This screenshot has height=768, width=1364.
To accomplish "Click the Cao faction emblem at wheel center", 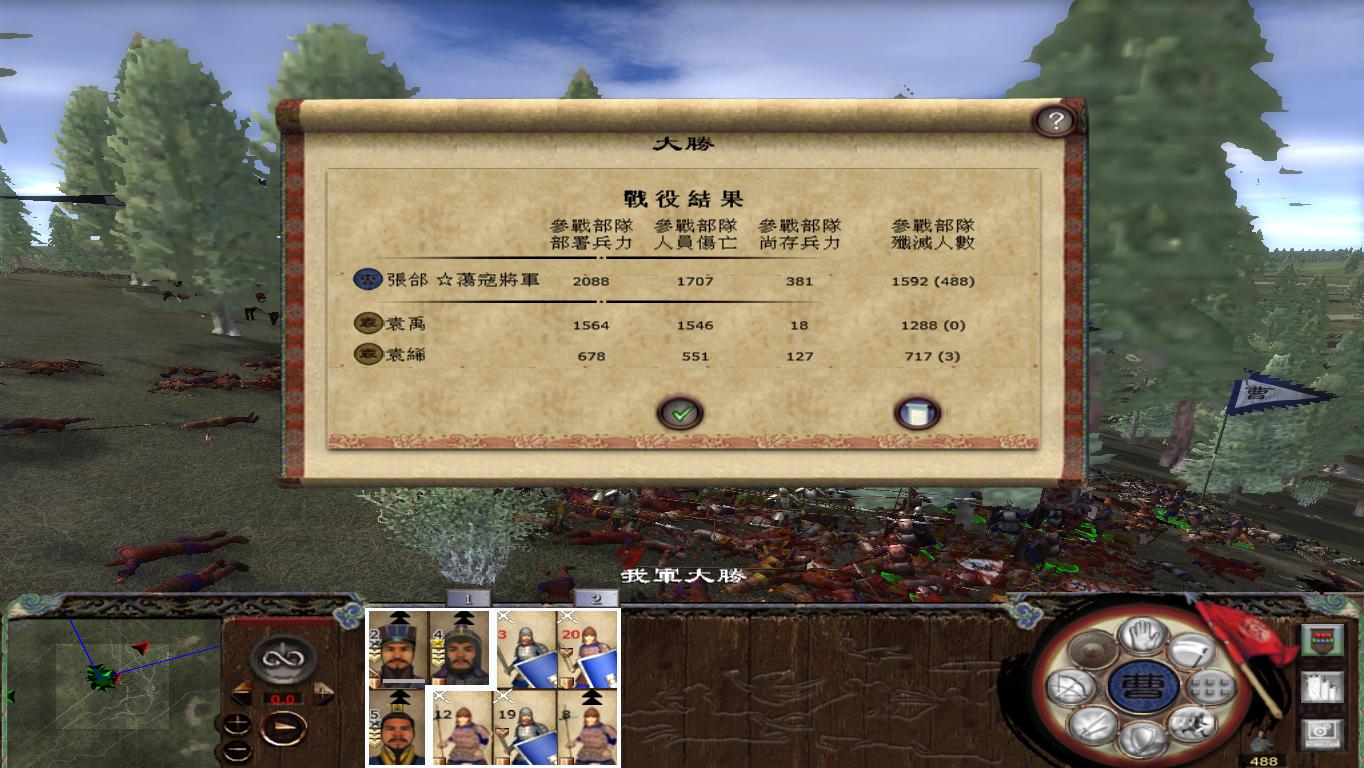I will tap(1143, 688).
